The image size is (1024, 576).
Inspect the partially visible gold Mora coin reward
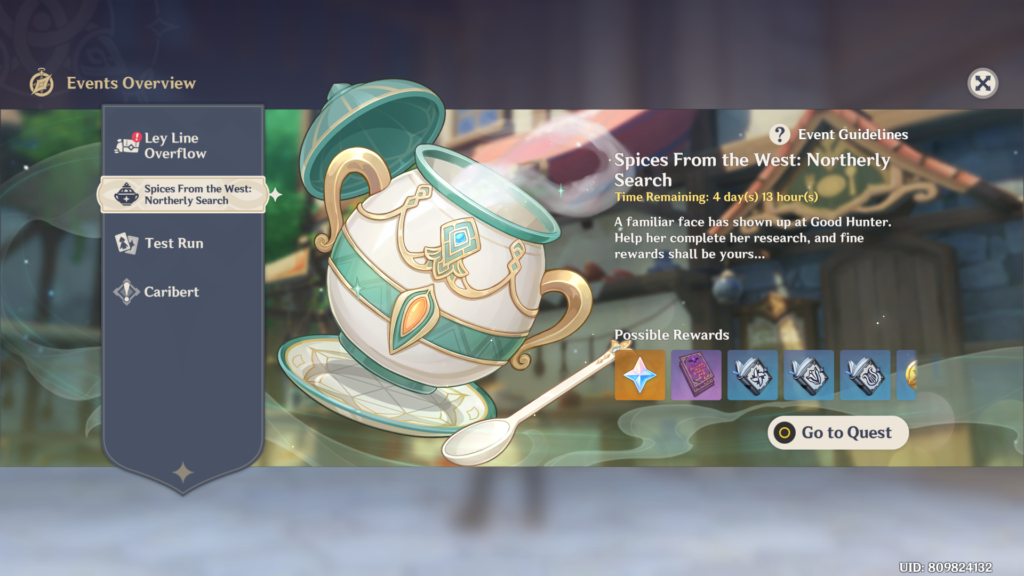pos(908,375)
